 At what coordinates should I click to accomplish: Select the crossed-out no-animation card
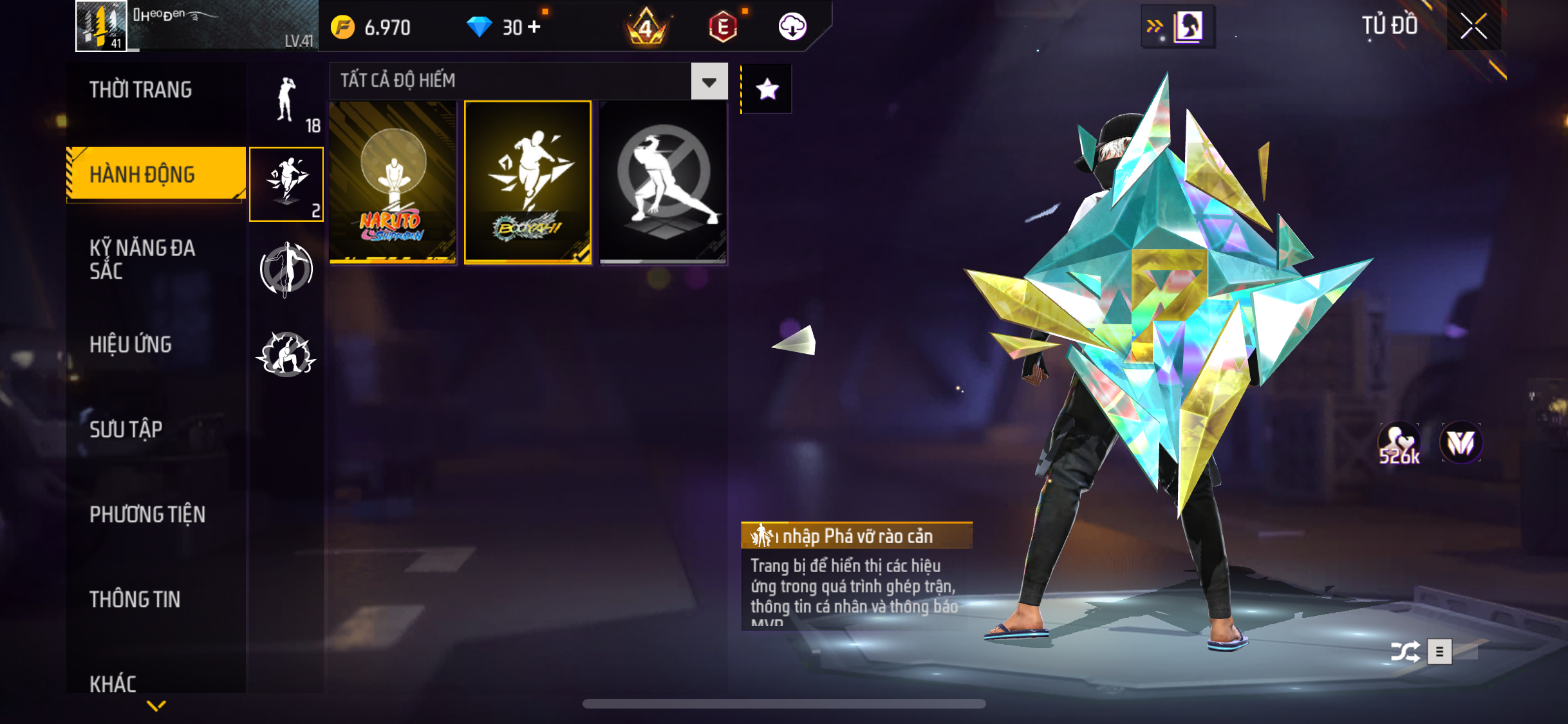coord(663,182)
